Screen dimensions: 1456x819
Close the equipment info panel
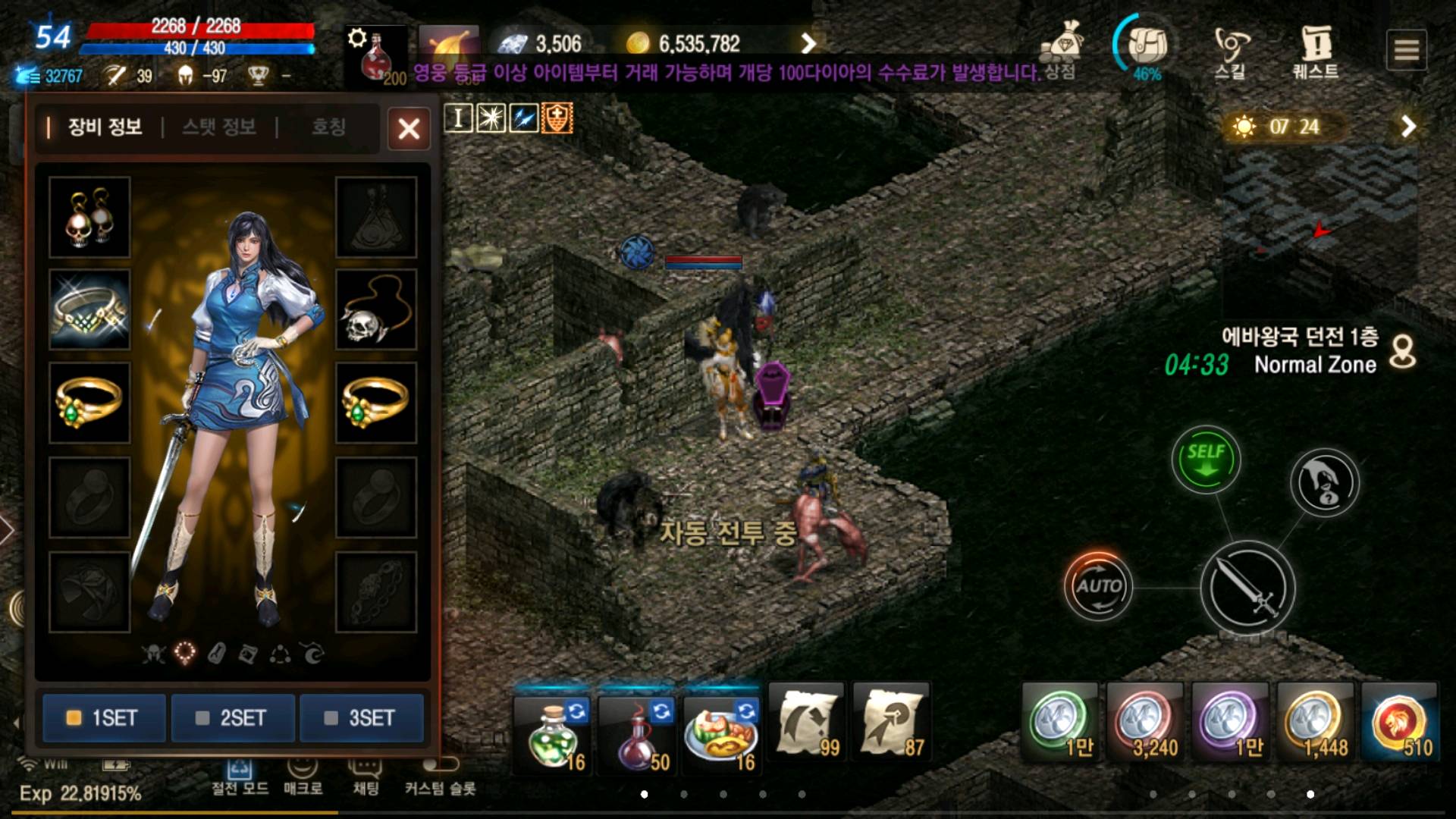pyautogui.click(x=409, y=128)
